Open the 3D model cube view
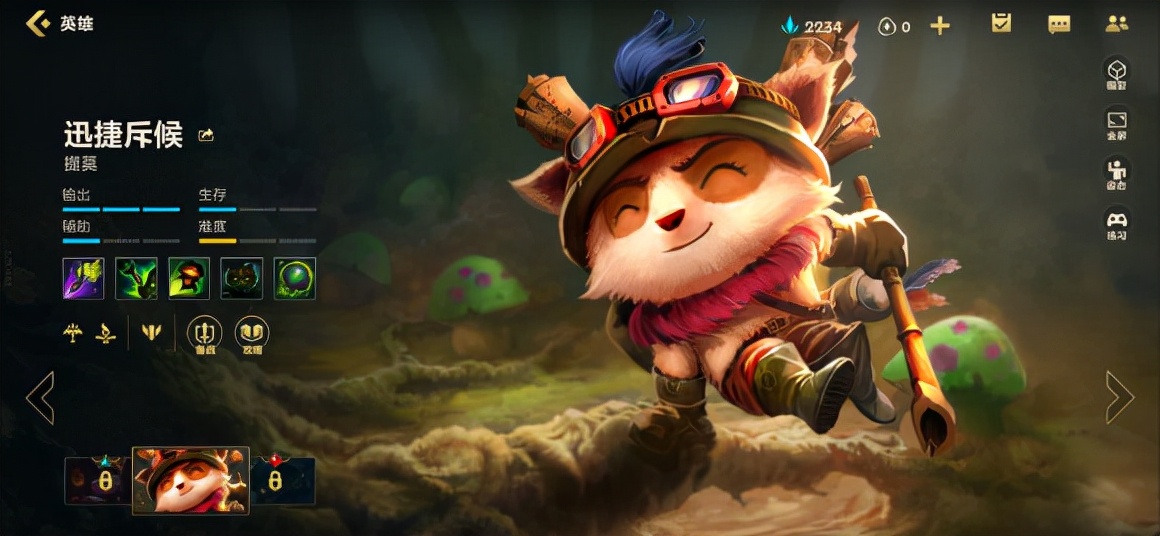This screenshot has width=1160, height=536. (1116, 73)
